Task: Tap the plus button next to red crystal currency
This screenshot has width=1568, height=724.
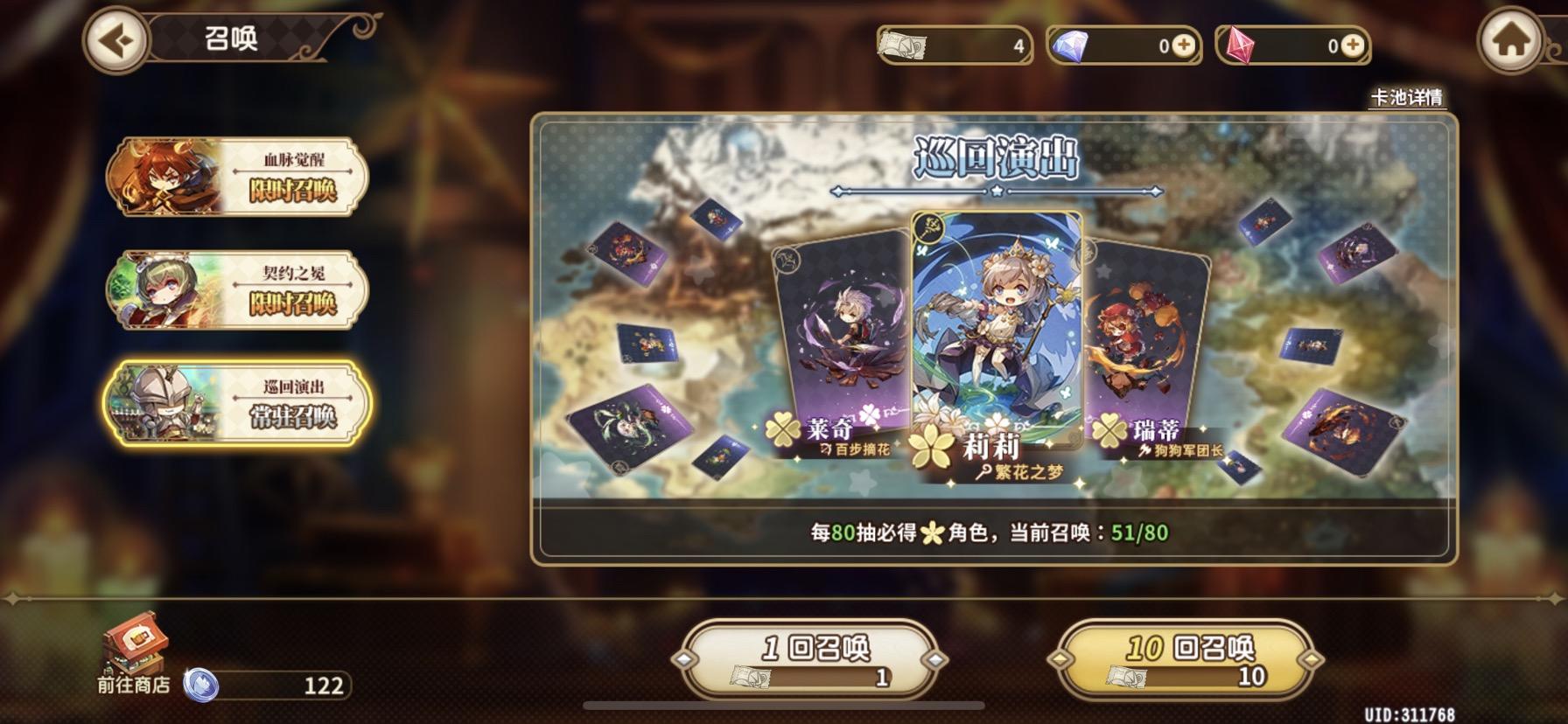Action: (x=1352, y=45)
